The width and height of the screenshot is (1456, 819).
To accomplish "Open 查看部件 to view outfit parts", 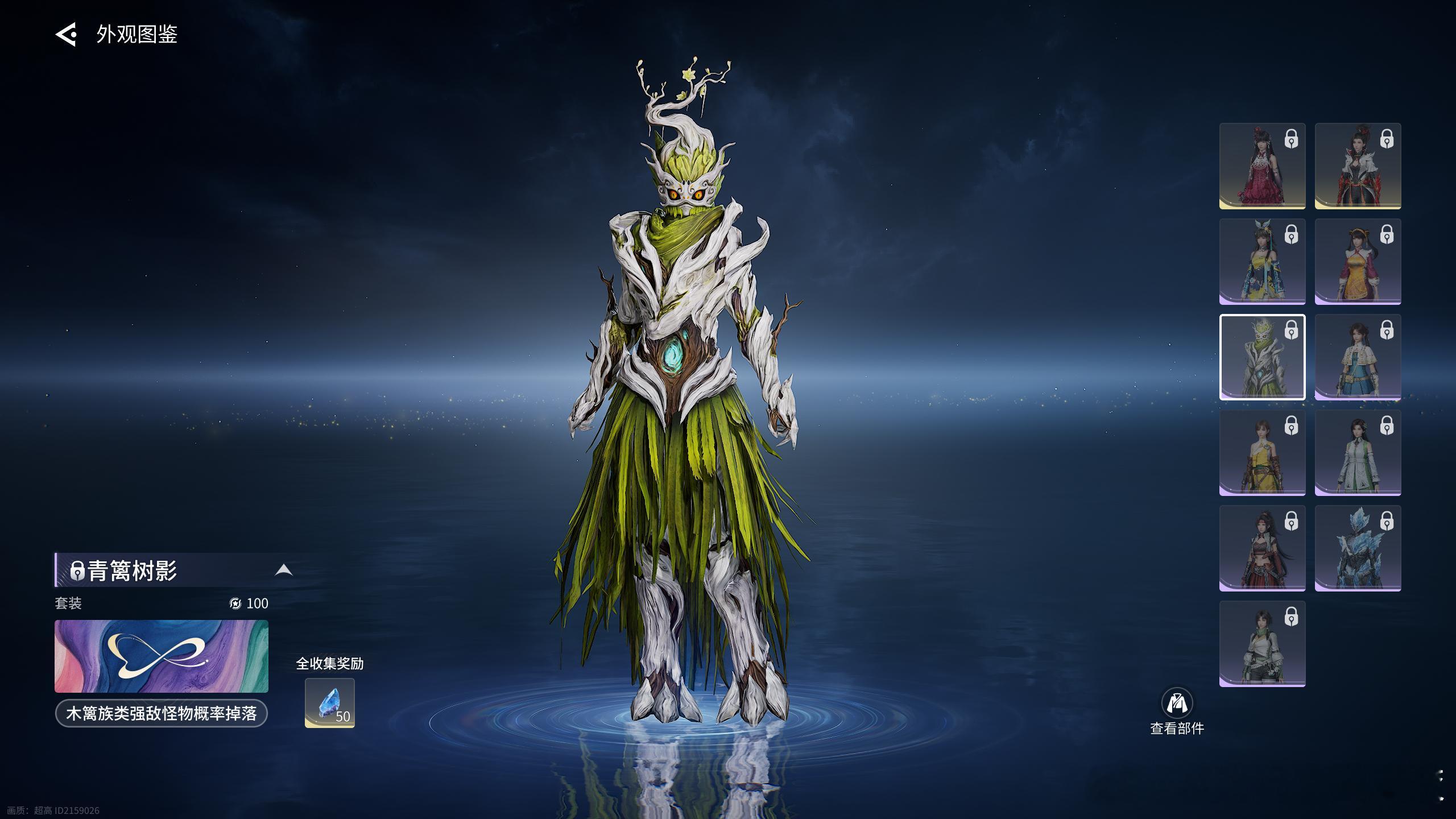I will pyautogui.click(x=1177, y=711).
